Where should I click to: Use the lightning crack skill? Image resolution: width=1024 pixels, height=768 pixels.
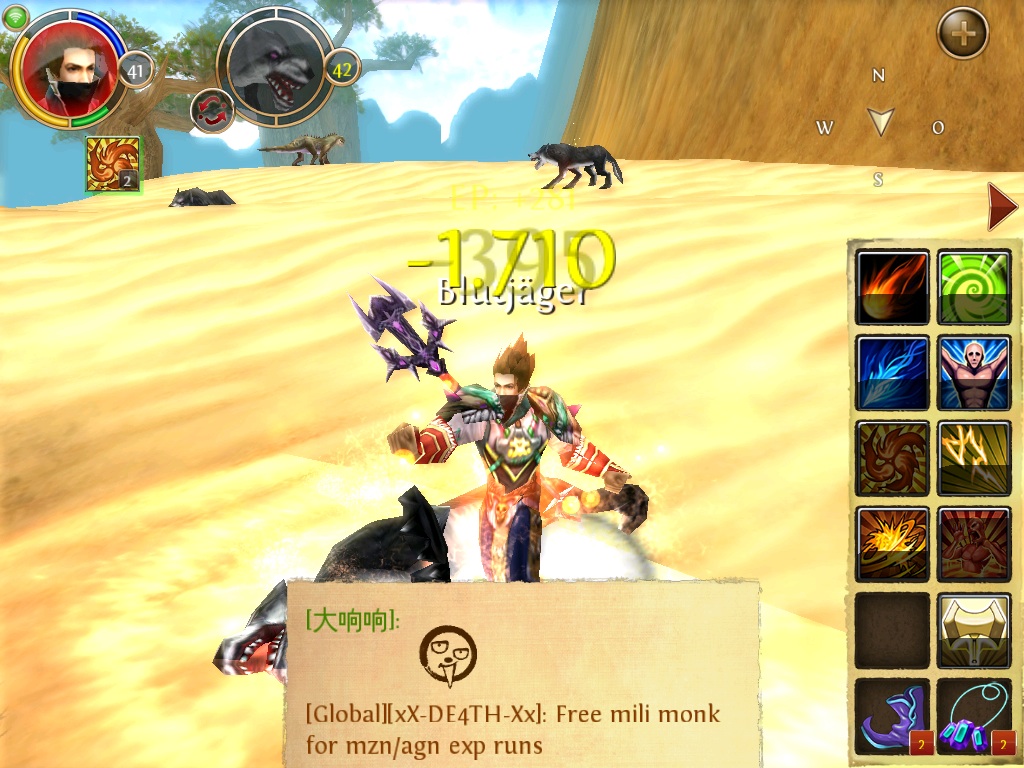974,459
